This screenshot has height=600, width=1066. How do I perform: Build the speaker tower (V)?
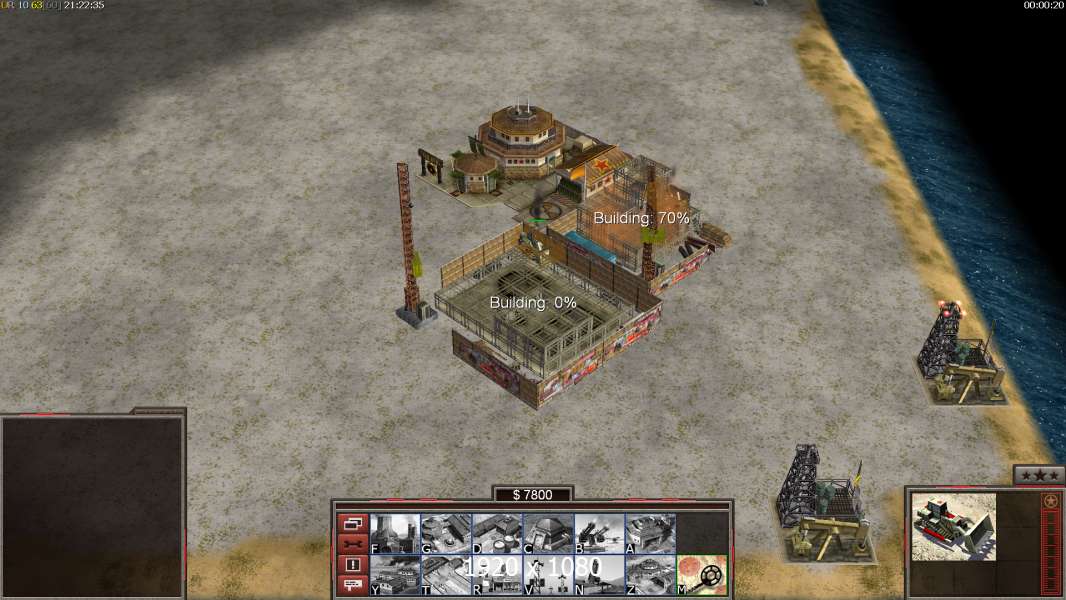pyautogui.click(x=548, y=575)
